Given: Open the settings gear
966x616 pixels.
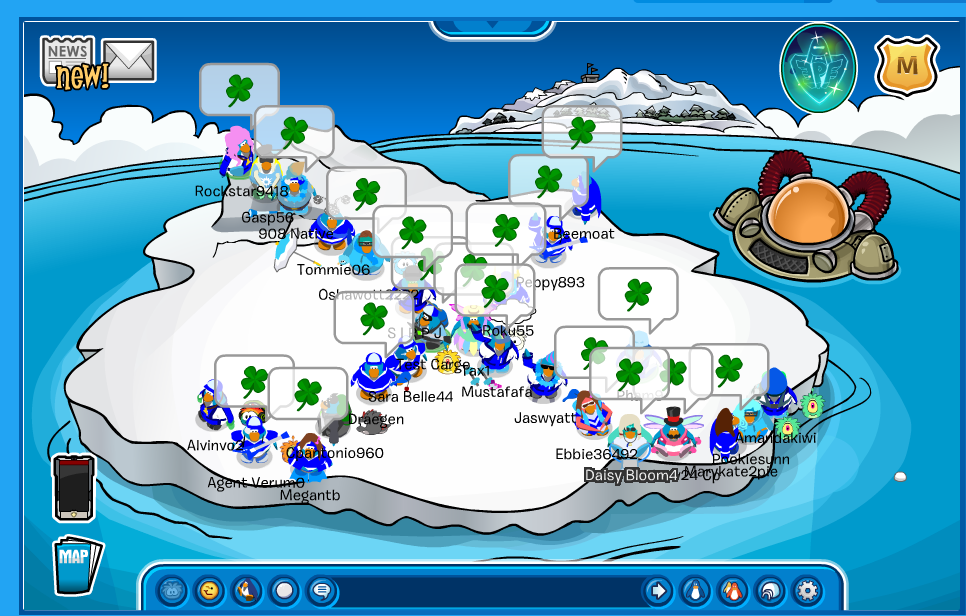Looking at the screenshot, I should (805, 590).
